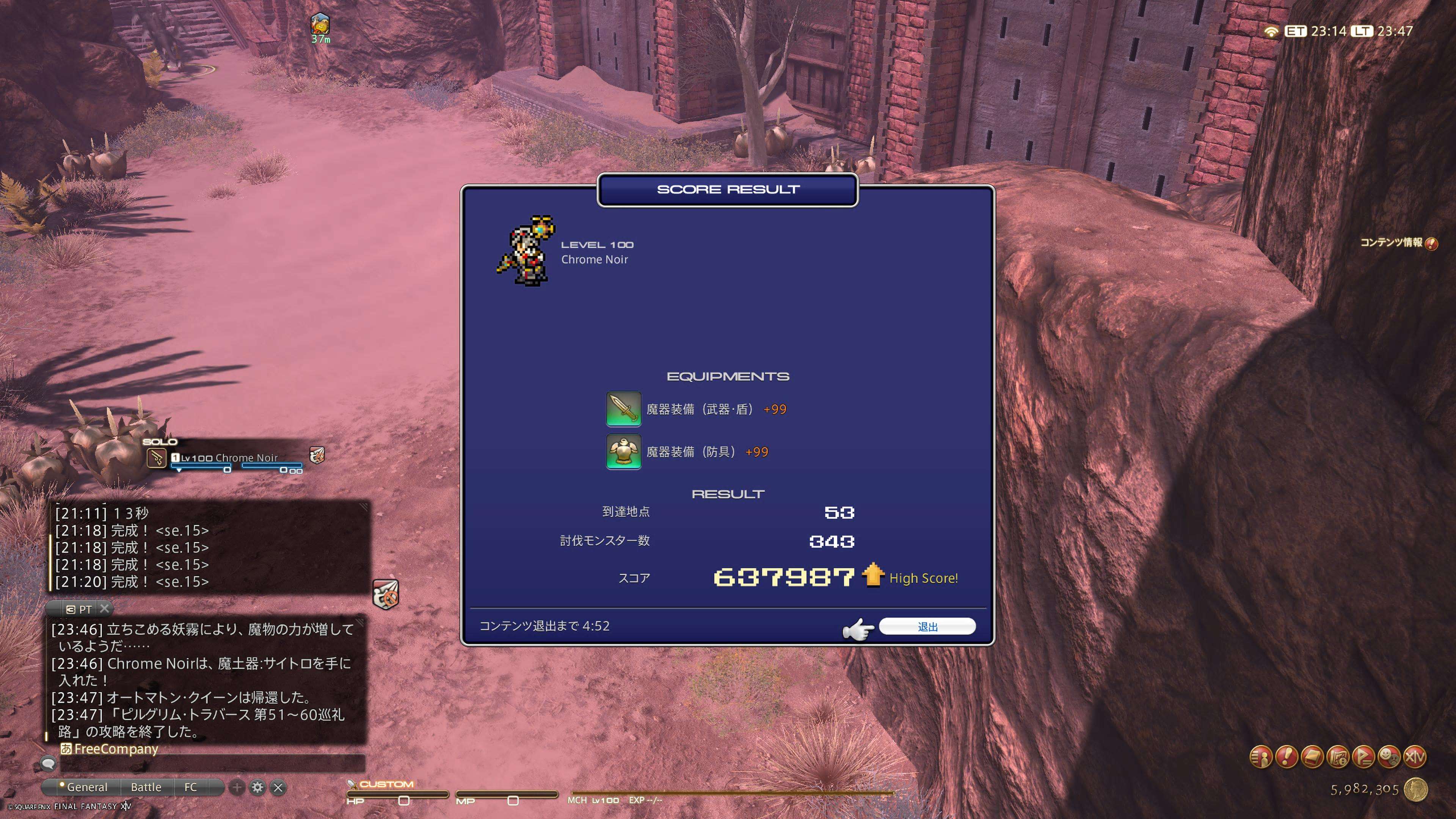This screenshot has height=819, width=1456.
Task: Close the PT chat window tab
Action: point(104,609)
